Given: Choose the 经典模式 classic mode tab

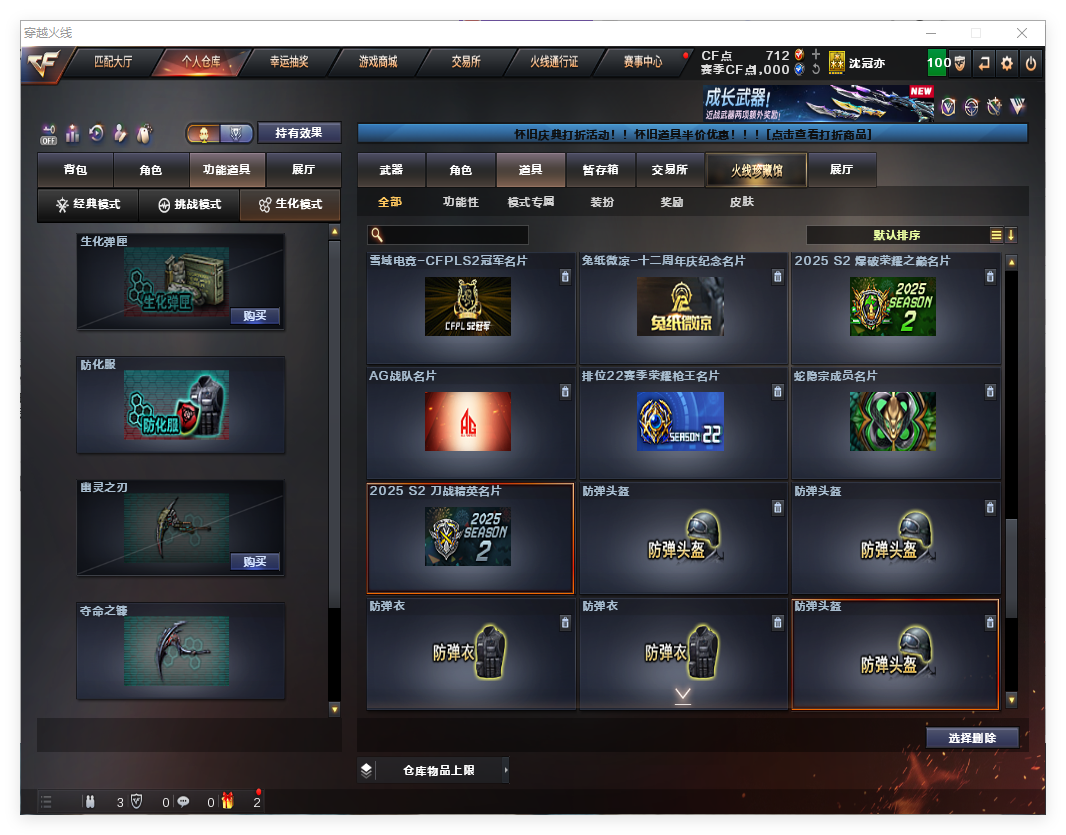Looking at the screenshot, I should 88,204.
